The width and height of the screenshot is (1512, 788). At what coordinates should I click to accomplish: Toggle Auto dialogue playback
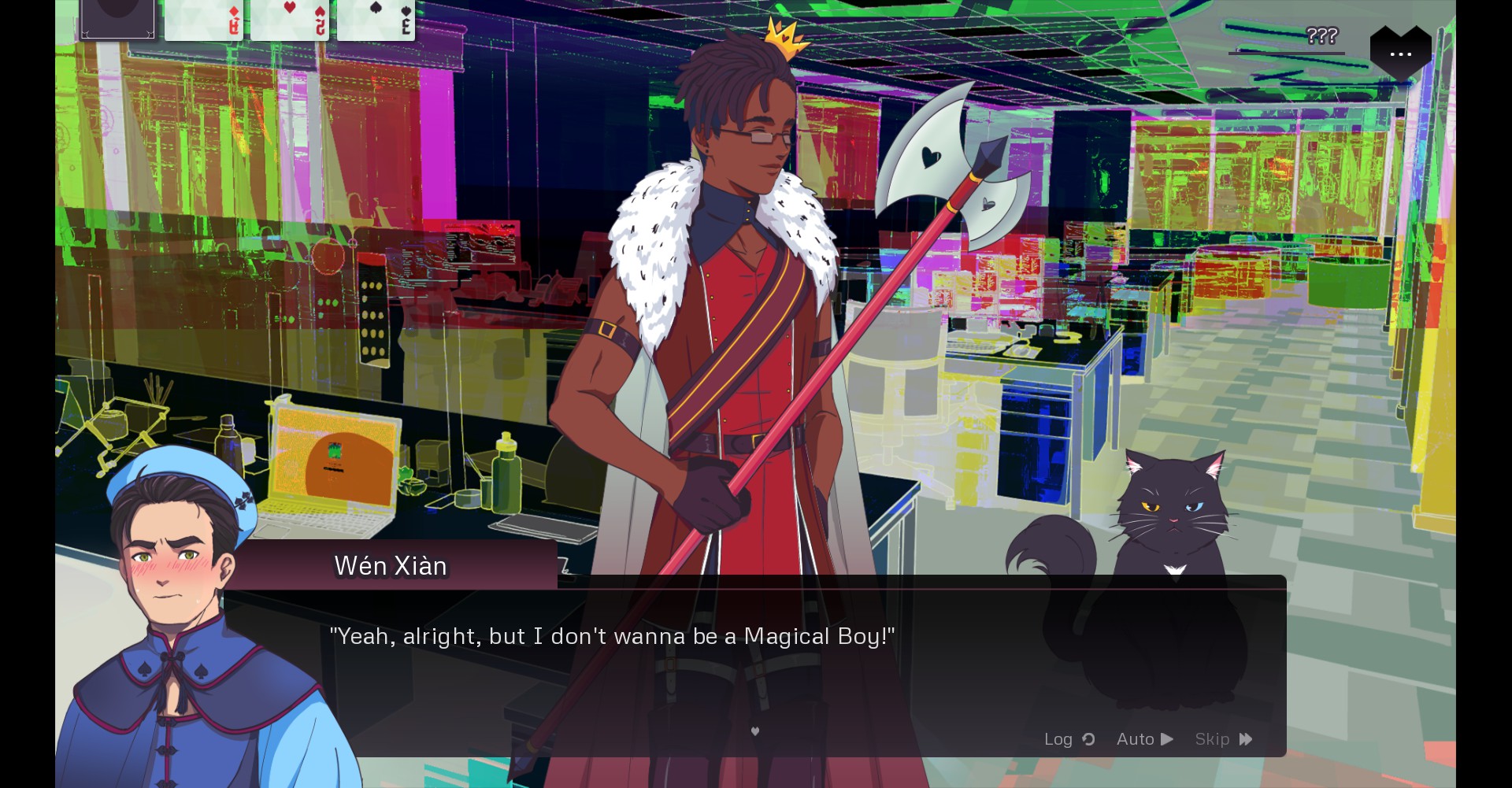click(1144, 739)
